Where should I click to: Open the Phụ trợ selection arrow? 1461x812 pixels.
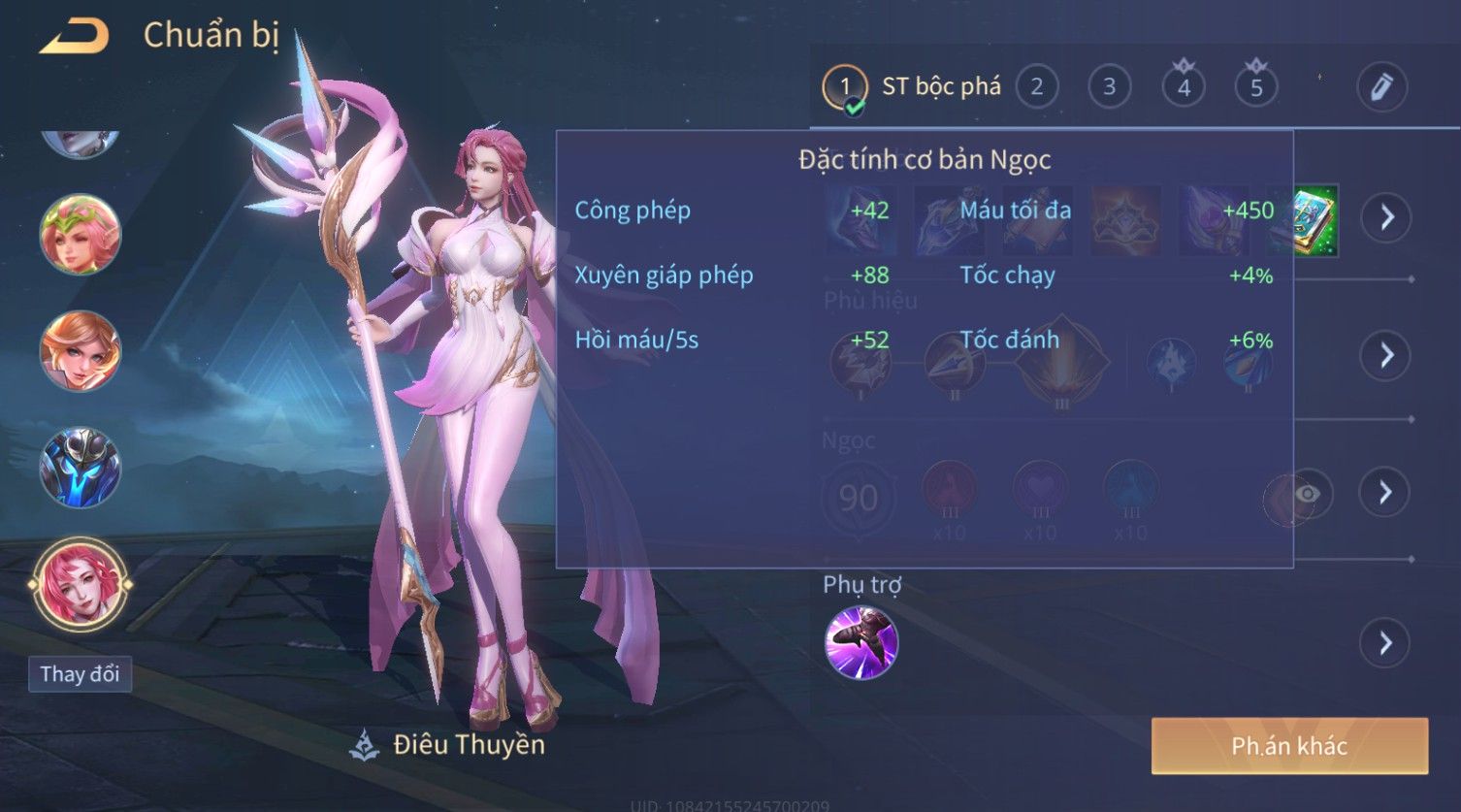coord(1385,642)
